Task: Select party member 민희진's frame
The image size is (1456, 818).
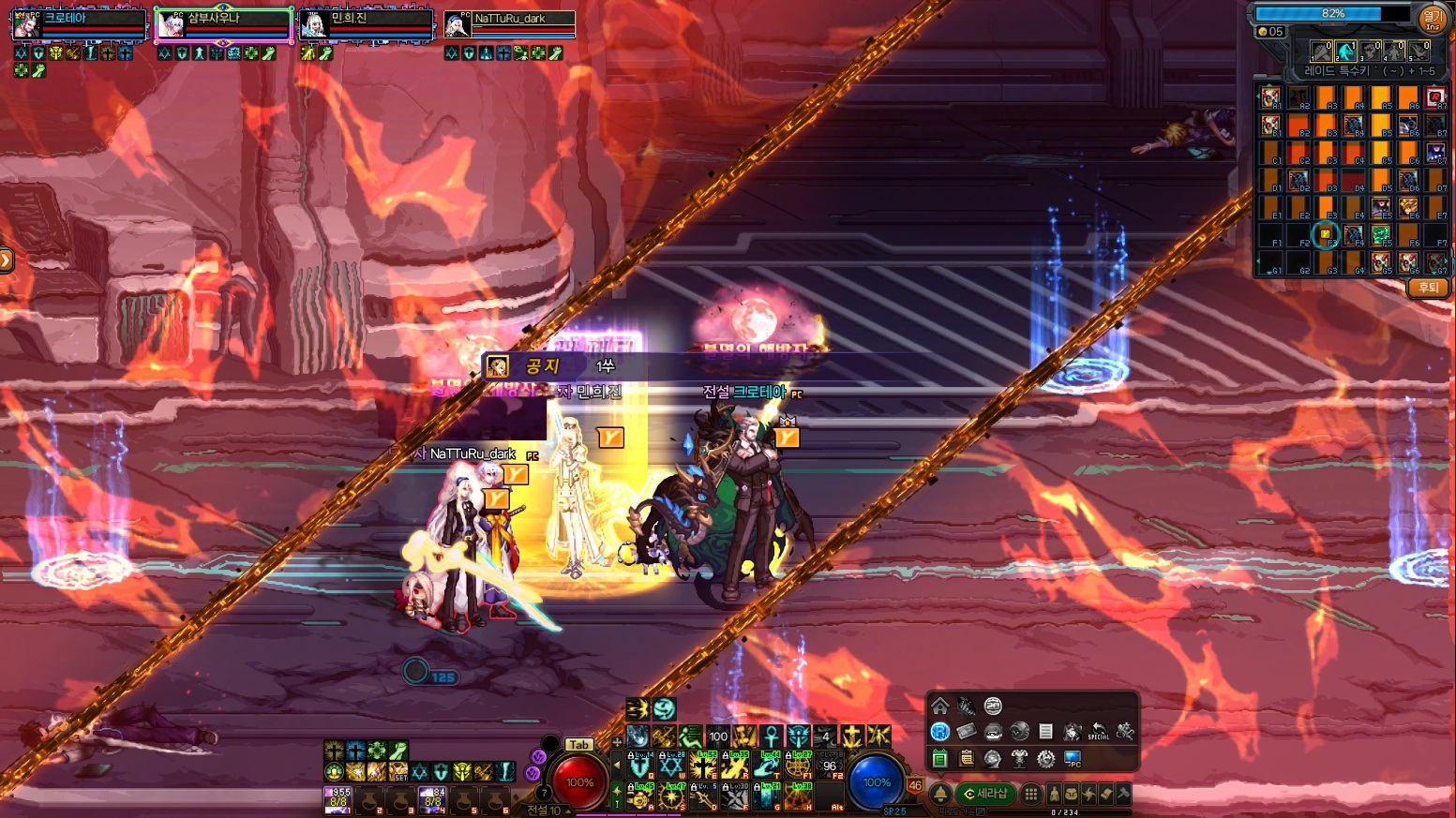Action: click(x=366, y=24)
